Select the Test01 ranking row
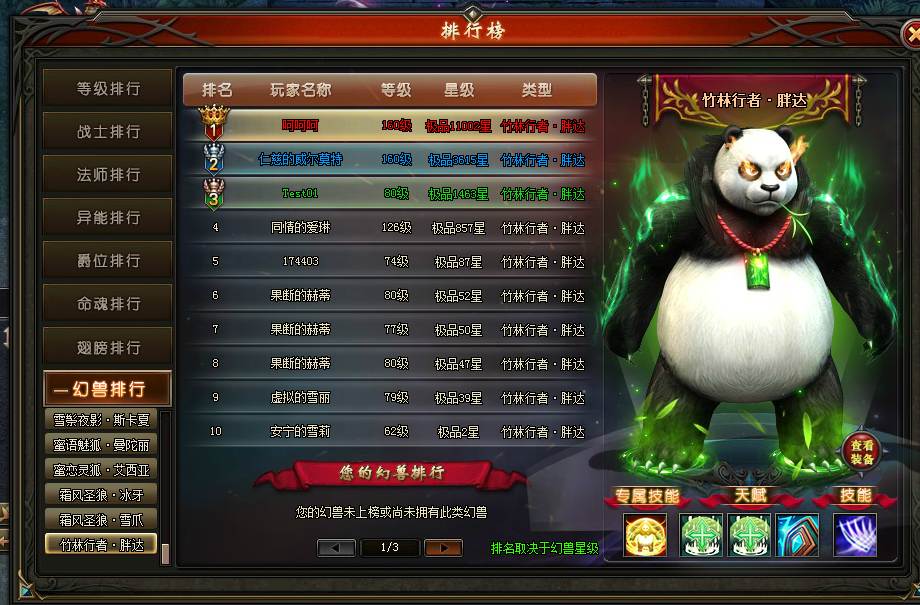 pyautogui.click(x=390, y=194)
